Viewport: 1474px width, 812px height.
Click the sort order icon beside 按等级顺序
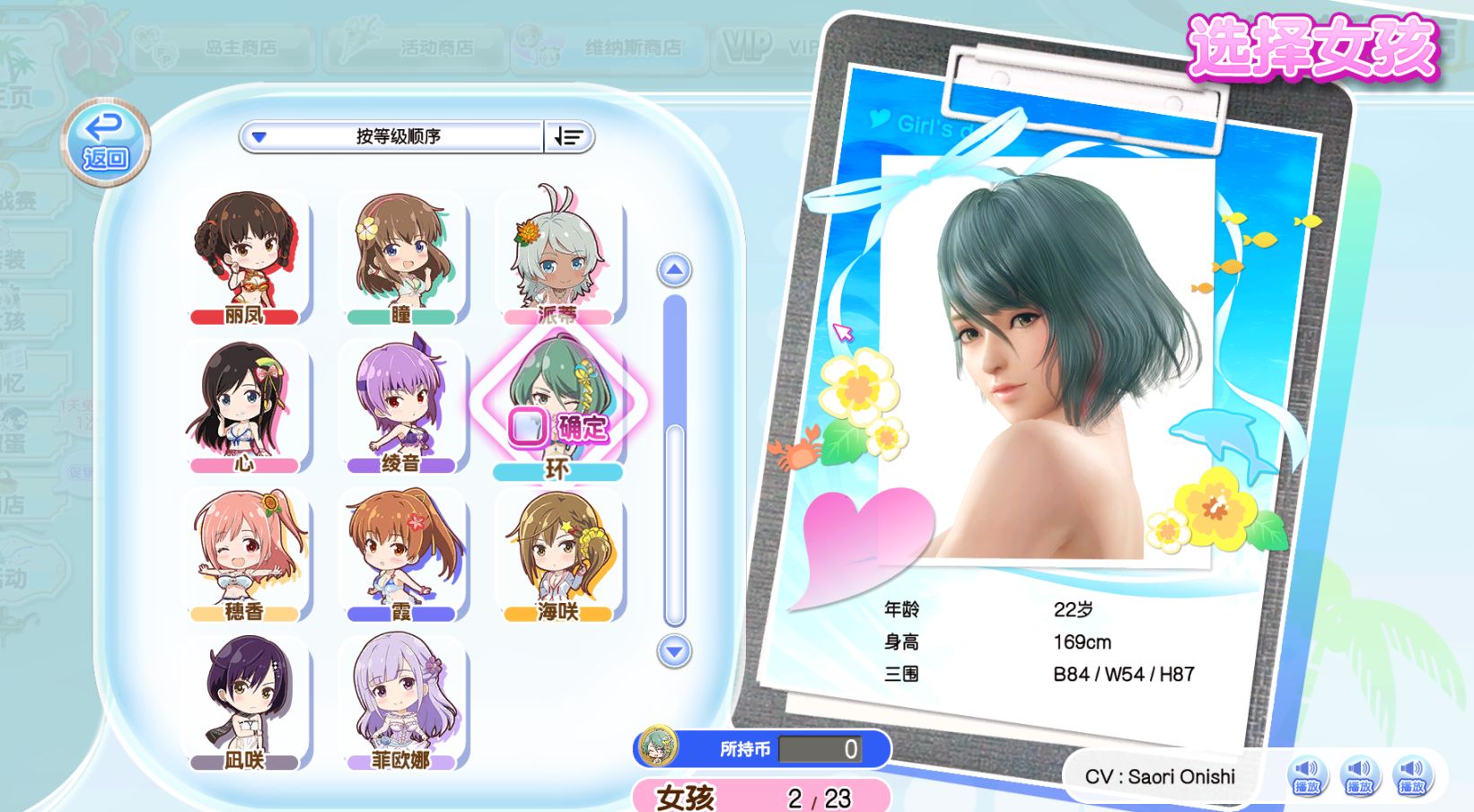(568, 136)
